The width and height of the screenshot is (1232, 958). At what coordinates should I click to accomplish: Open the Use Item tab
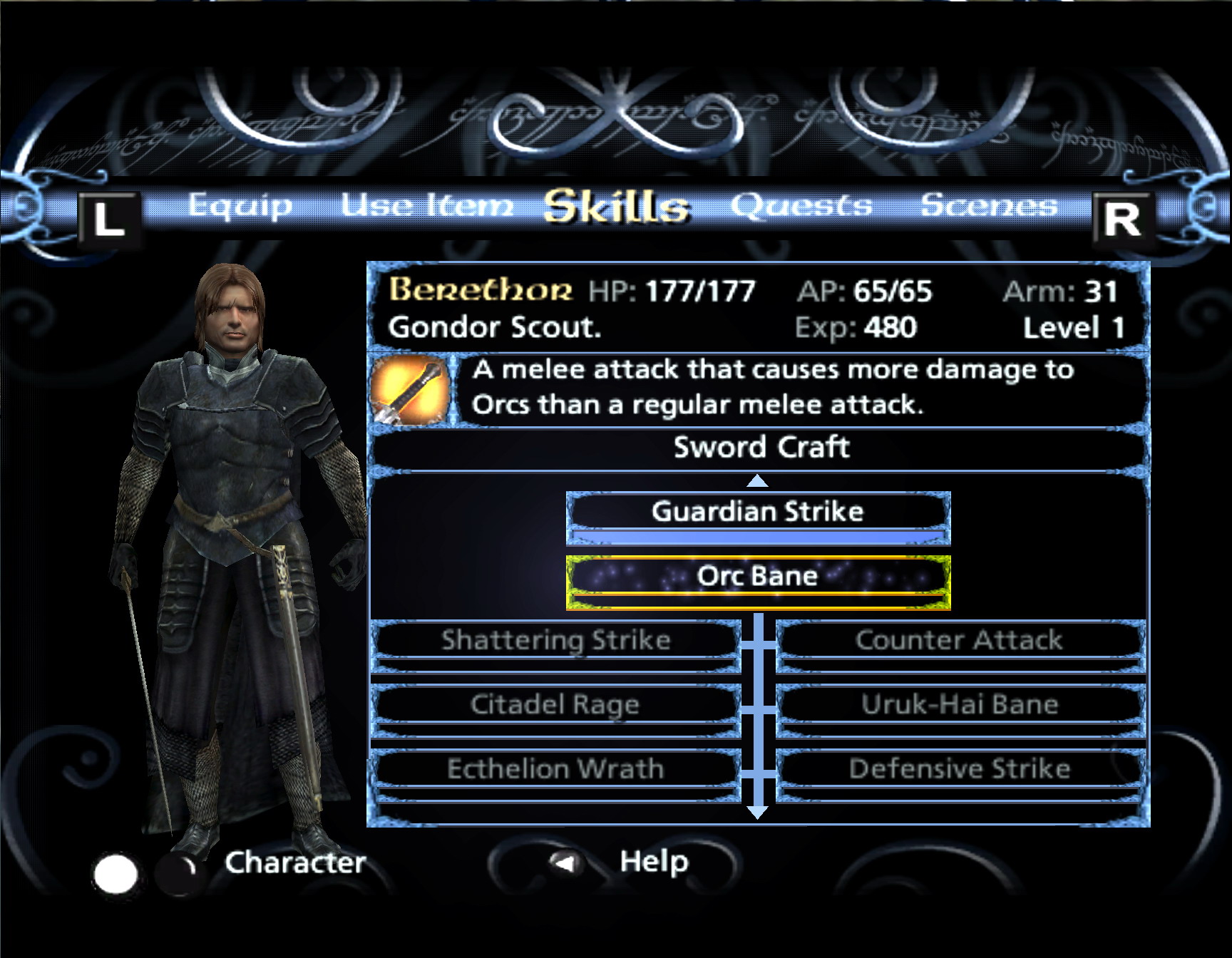pyautogui.click(x=426, y=206)
